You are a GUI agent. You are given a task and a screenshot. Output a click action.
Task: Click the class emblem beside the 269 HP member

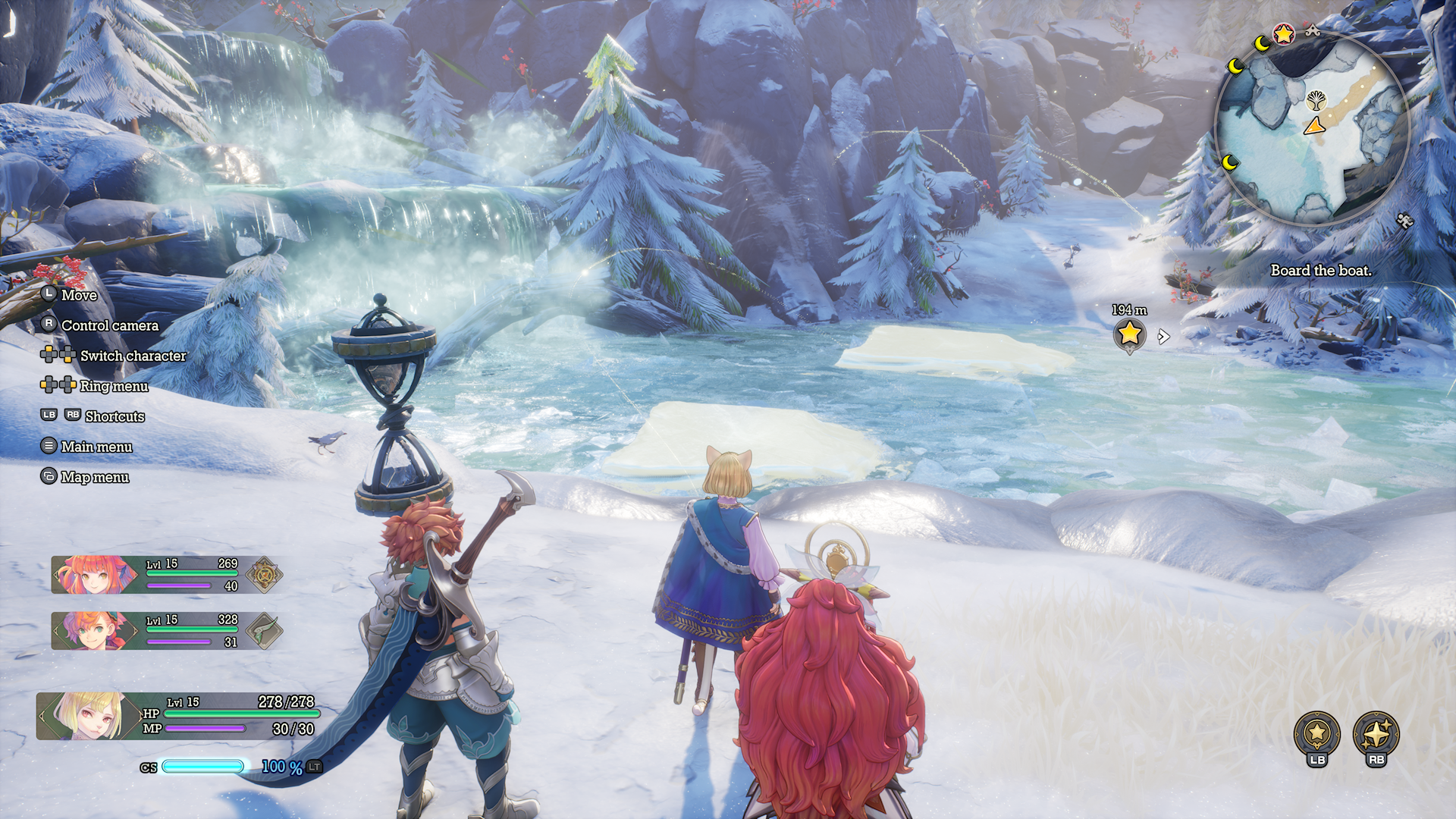(x=265, y=575)
